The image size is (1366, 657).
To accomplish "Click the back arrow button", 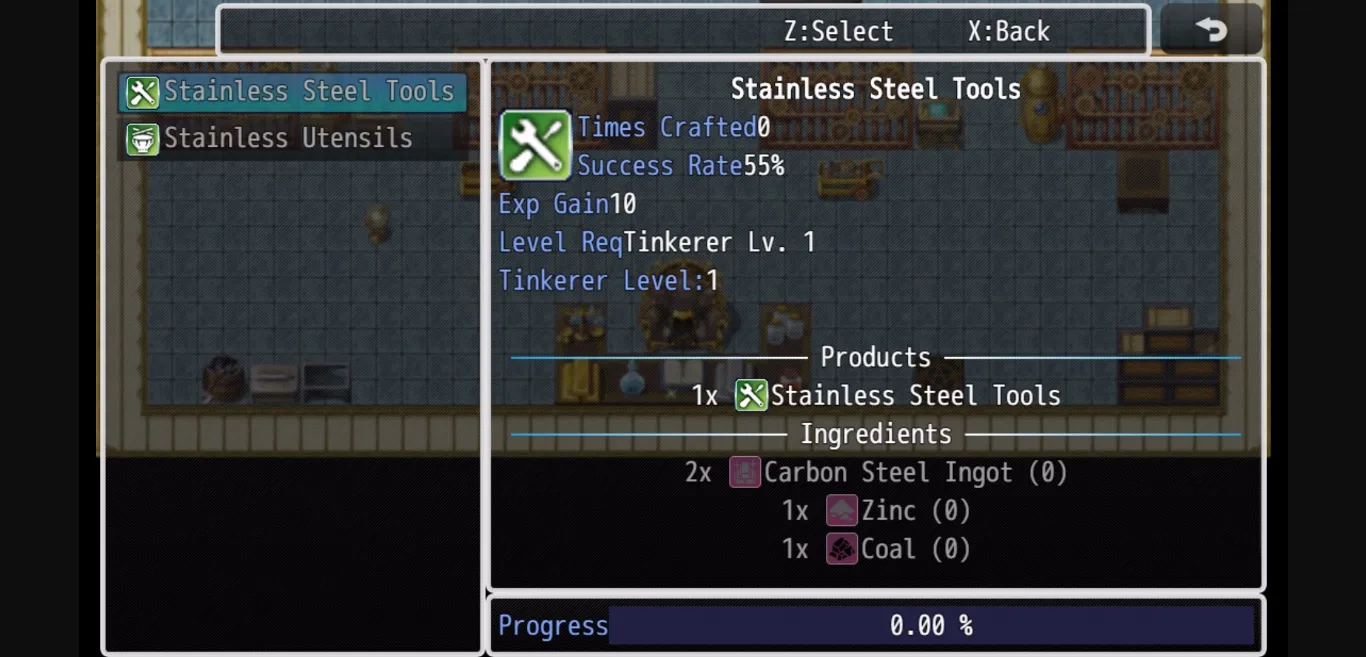I will (x=1211, y=30).
